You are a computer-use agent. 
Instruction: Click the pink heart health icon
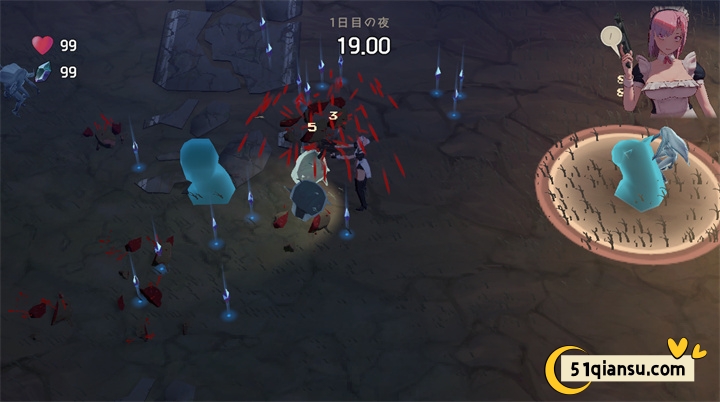42,45
